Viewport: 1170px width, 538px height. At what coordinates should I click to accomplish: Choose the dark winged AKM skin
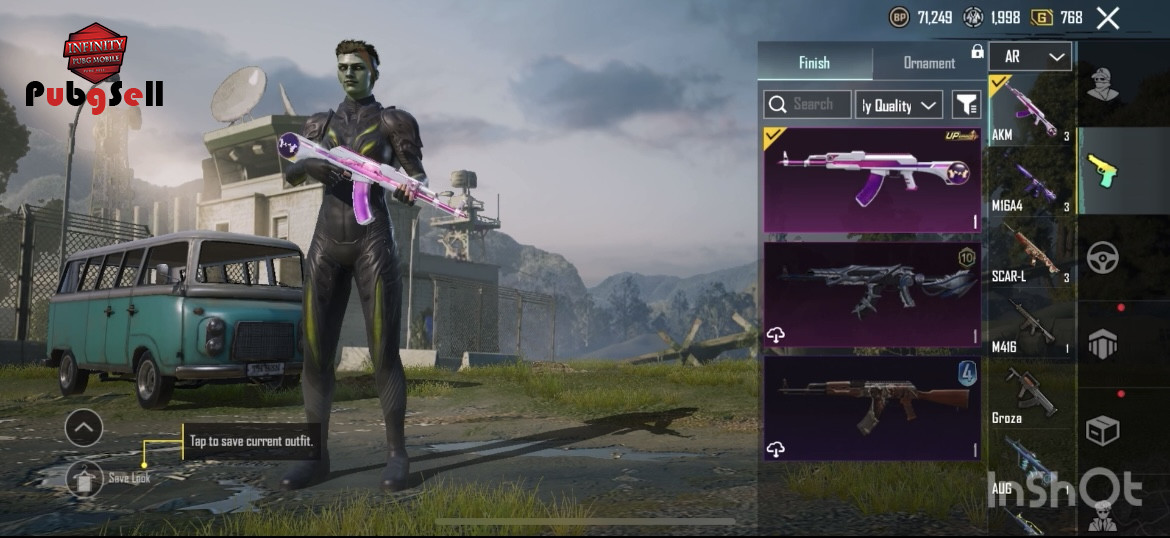[871, 295]
